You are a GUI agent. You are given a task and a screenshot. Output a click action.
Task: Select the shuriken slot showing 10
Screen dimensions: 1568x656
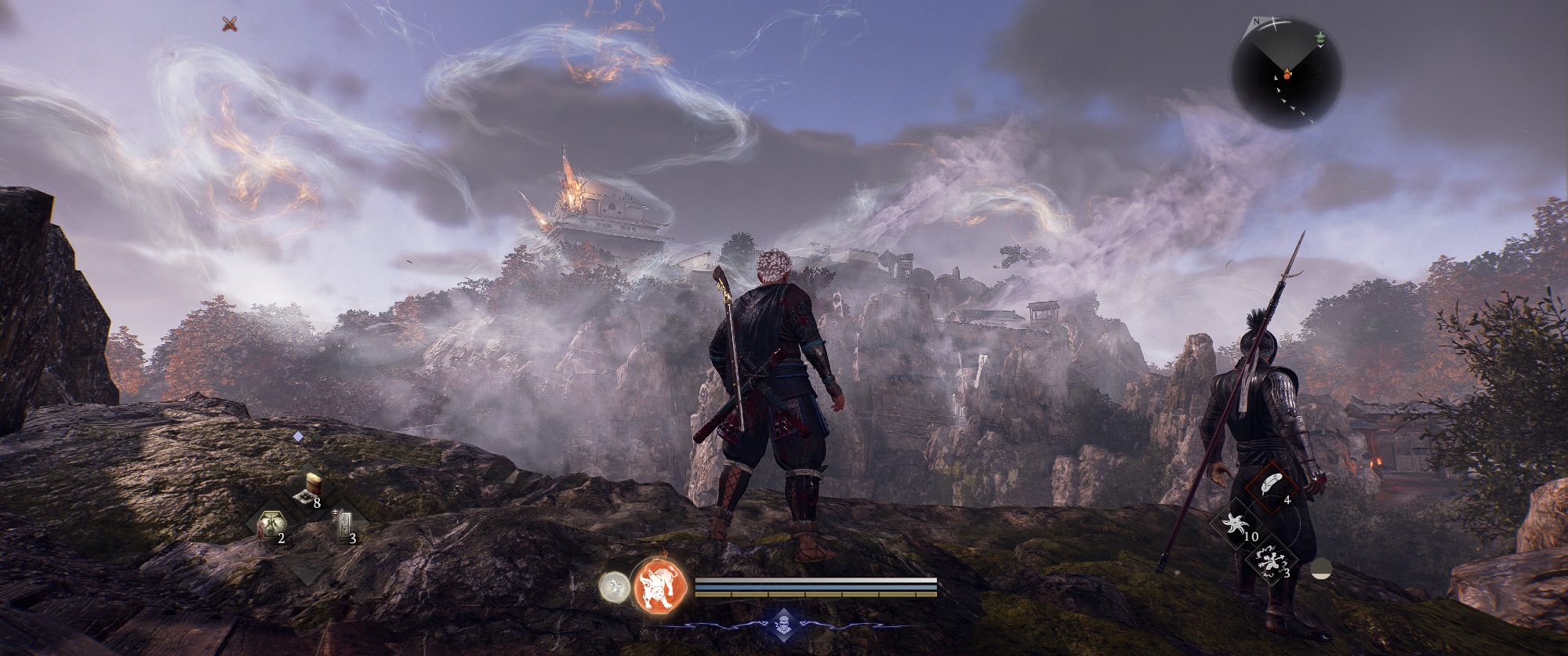1238,524
